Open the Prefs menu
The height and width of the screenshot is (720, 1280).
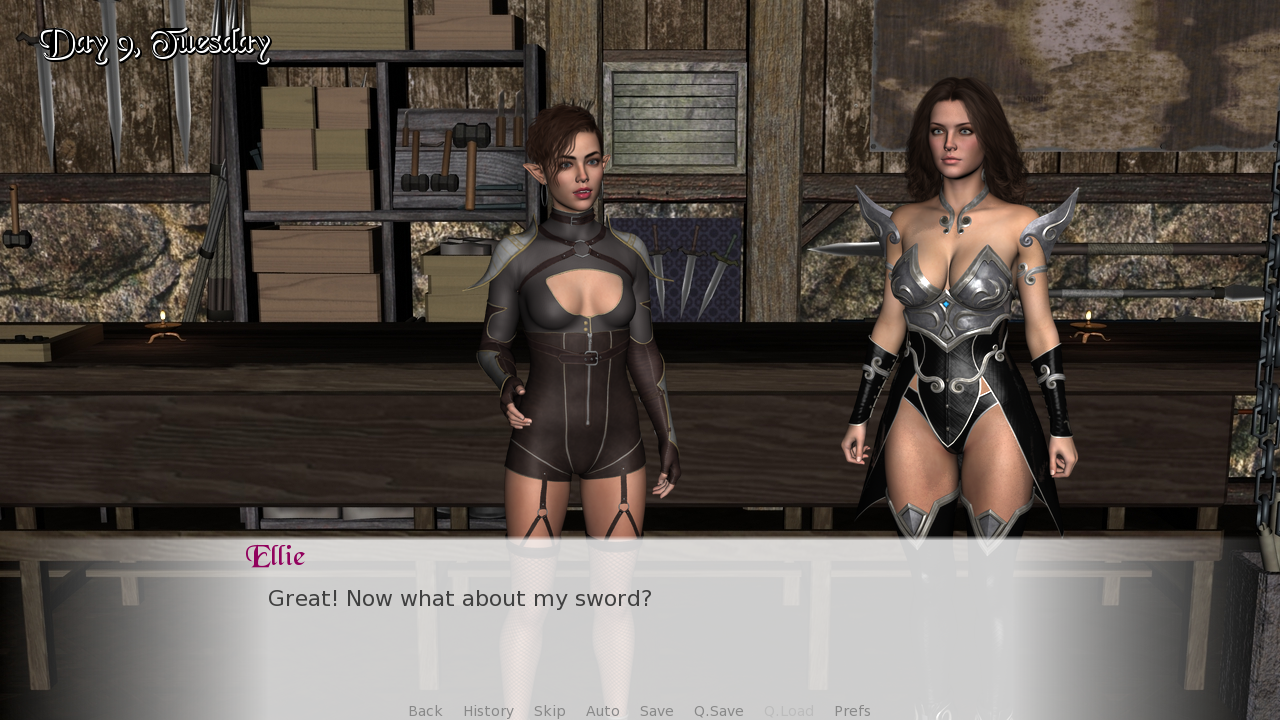pyautogui.click(x=852, y=711)
